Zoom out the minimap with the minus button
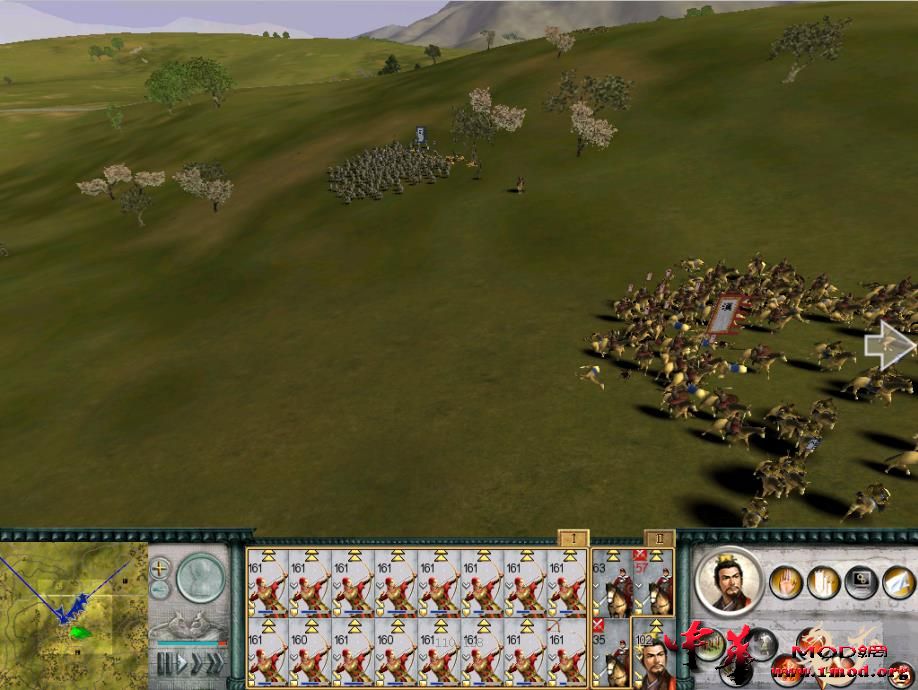This screenshot has width=918, height=690. coord(160,590)
